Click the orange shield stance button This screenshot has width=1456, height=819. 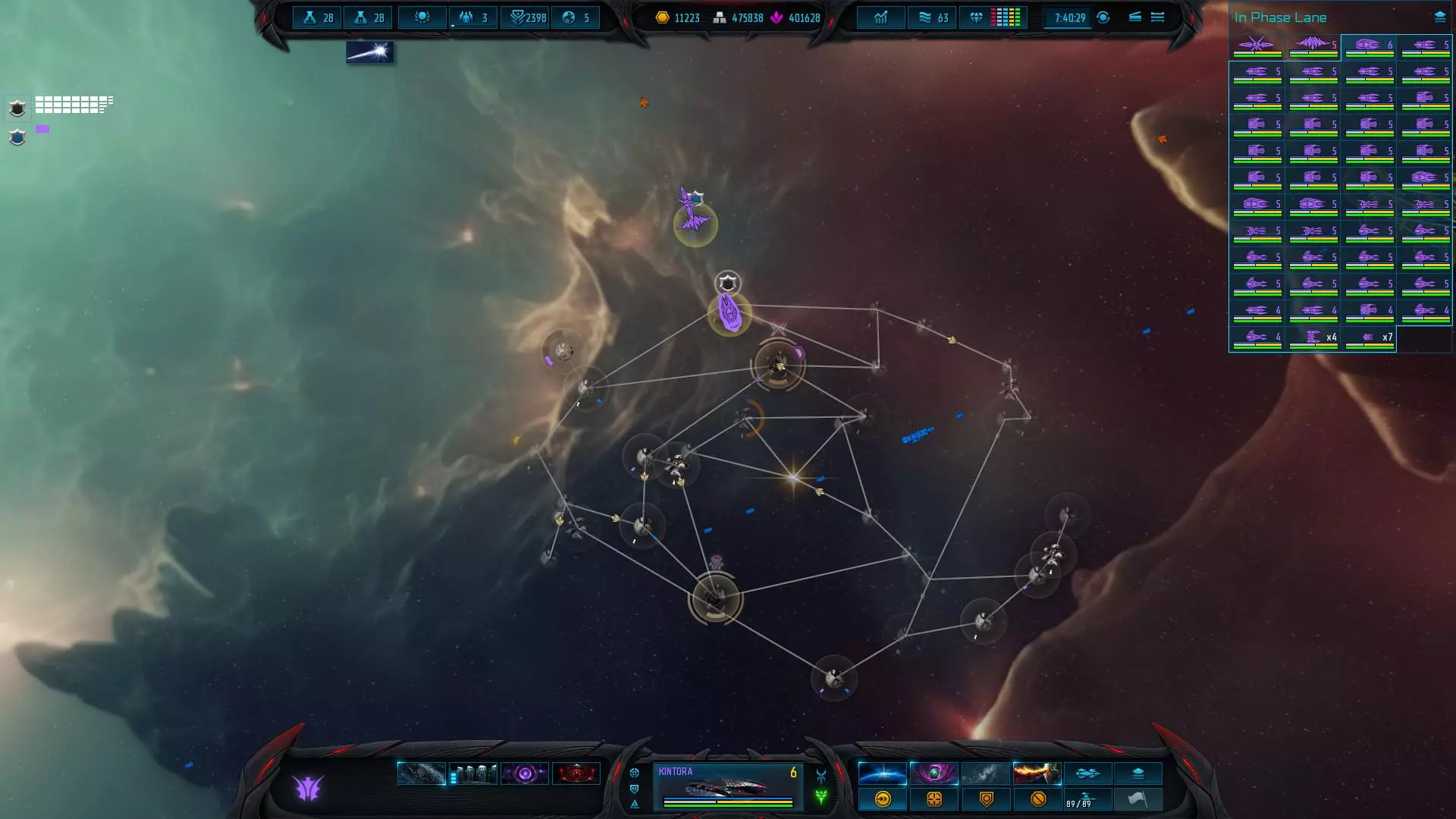pos(986,799)
